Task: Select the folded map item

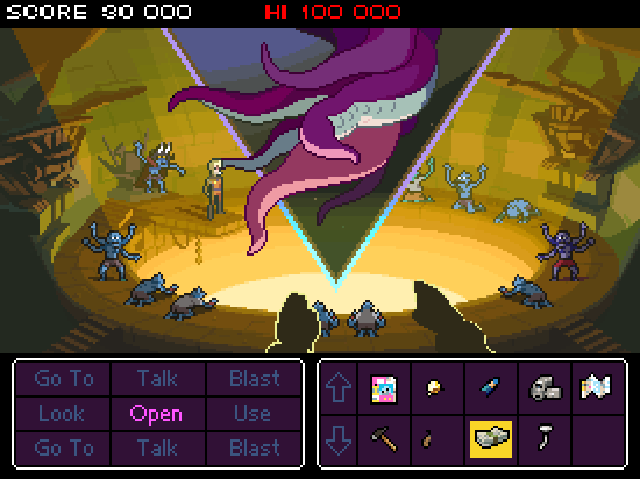Action: (596, 387)
